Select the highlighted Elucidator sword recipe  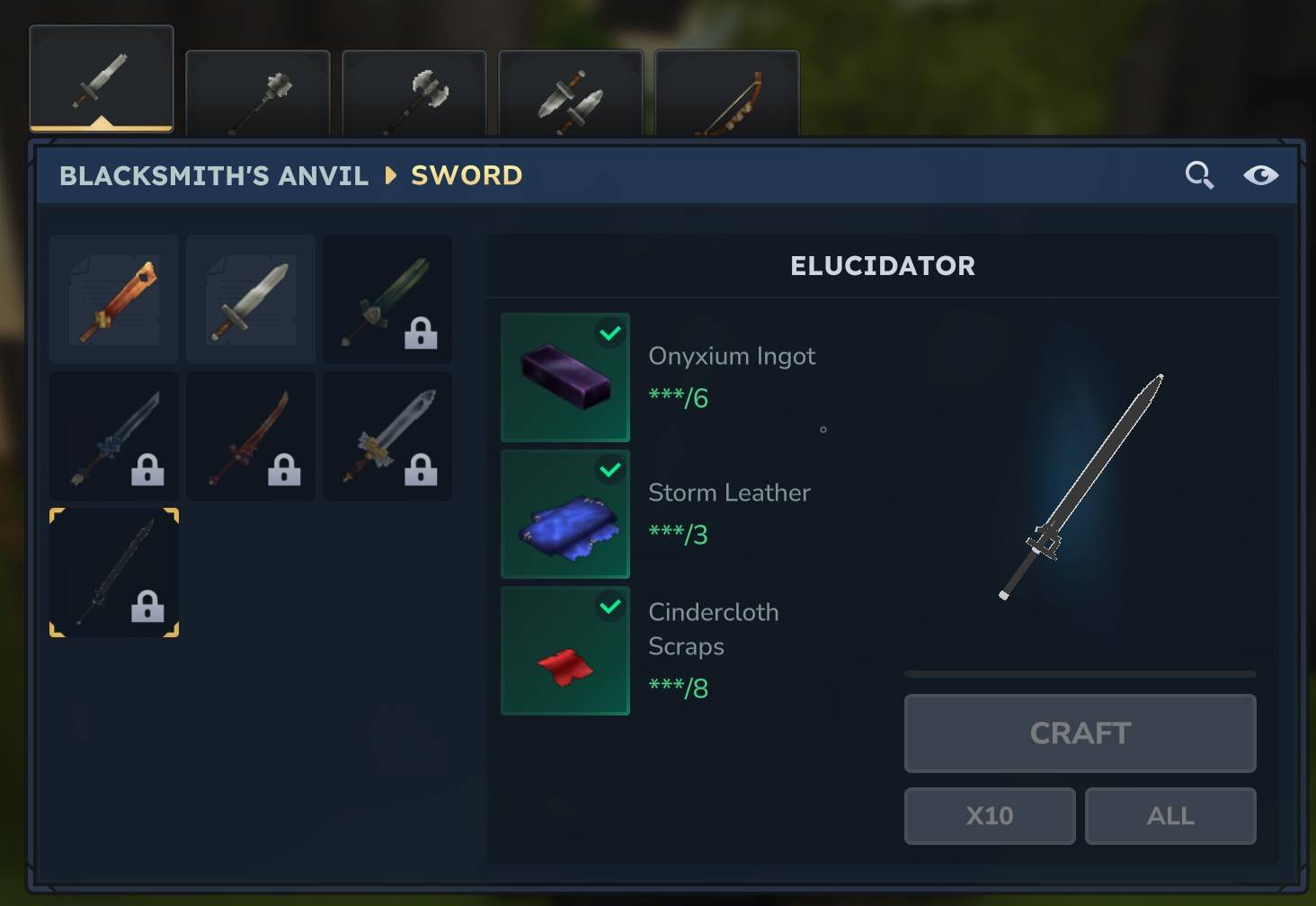coord(114,573)
